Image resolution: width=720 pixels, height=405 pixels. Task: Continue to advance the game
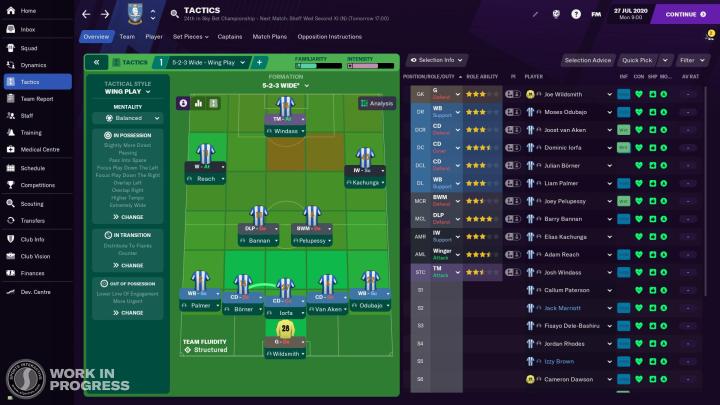685,14
